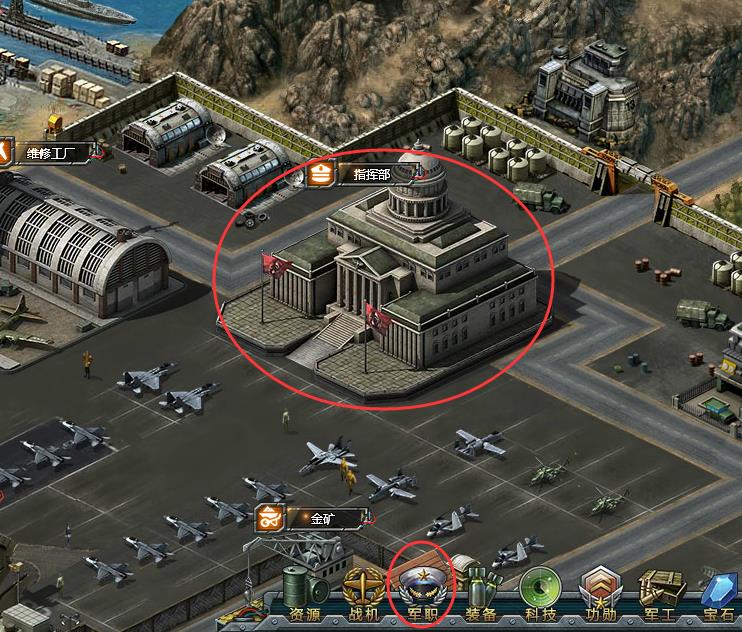Open the 军工 munitions crate icon

click(x=660, y=592)
